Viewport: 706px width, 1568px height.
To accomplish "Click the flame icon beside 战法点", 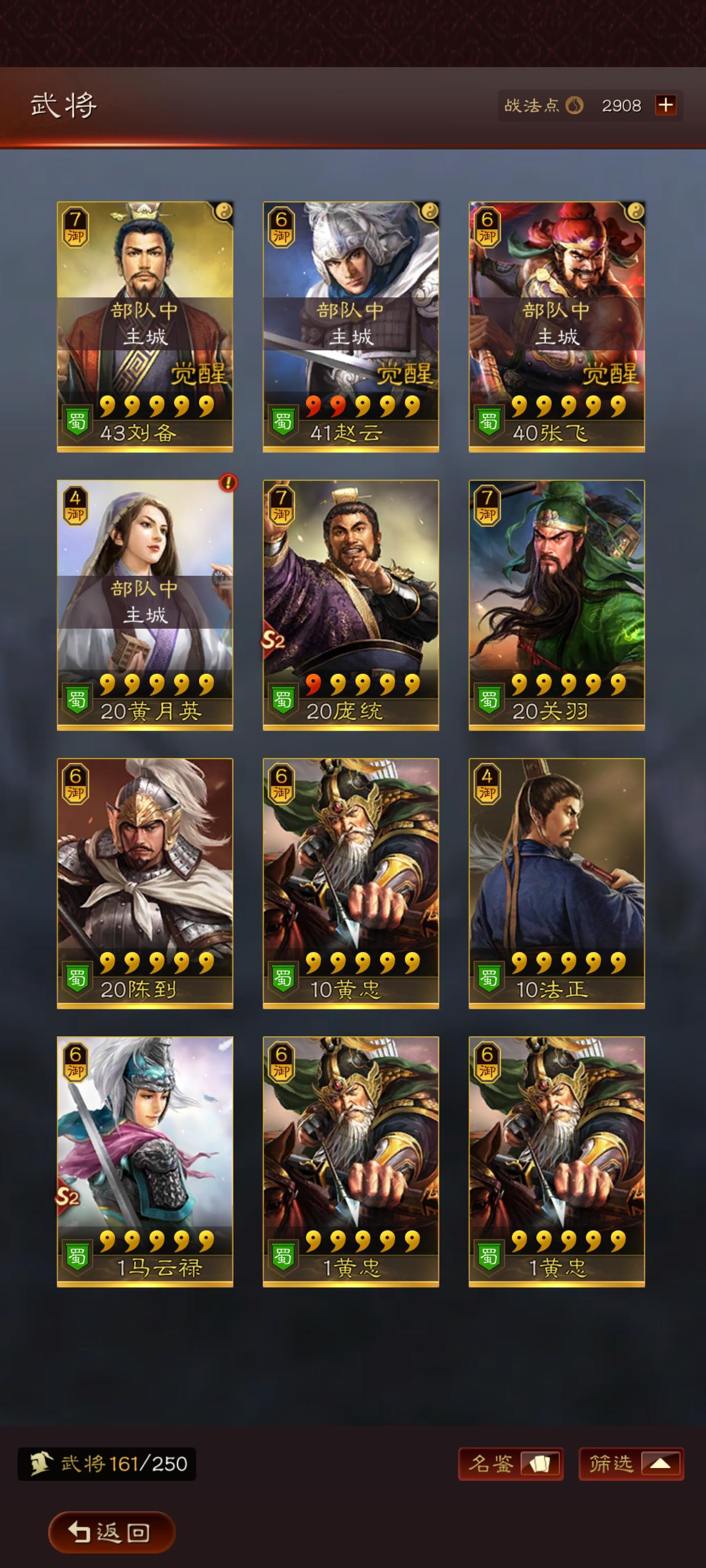I will (x=575, y=105).
